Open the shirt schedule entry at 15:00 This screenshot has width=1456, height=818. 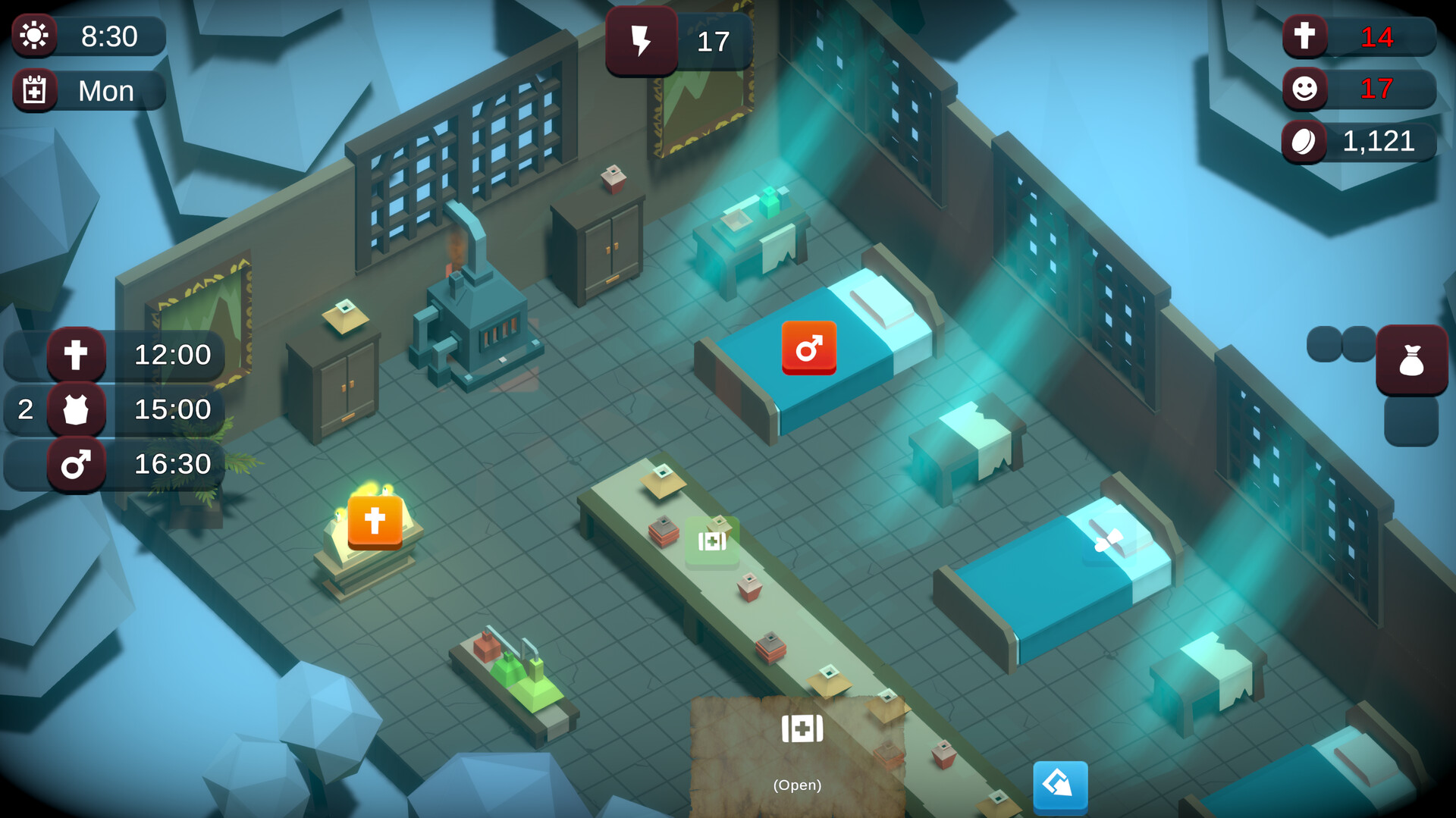click(x=76, y=410)
